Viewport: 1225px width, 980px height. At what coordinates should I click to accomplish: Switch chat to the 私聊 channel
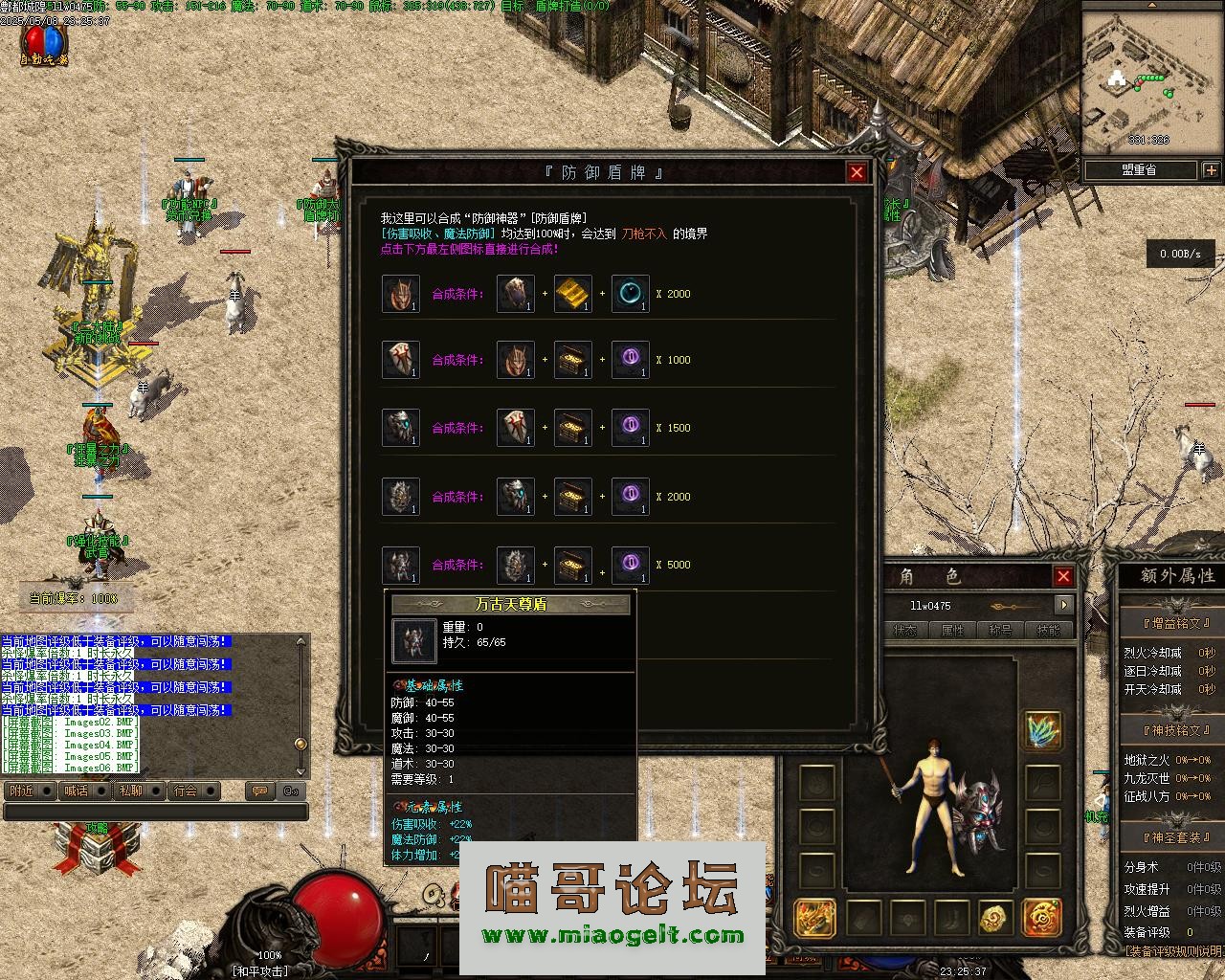pos(130,791)
